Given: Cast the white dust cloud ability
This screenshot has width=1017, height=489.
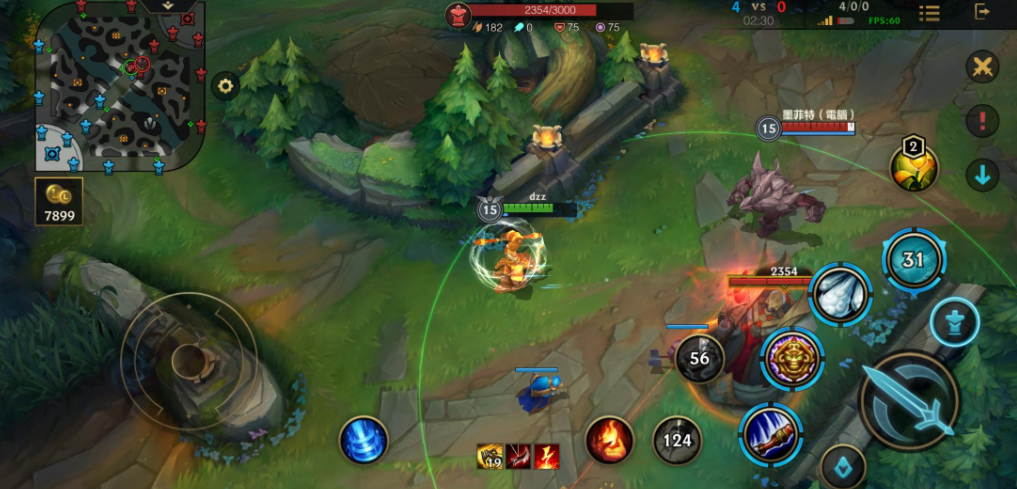Looking at the screenshot, I should pos(839,294).
